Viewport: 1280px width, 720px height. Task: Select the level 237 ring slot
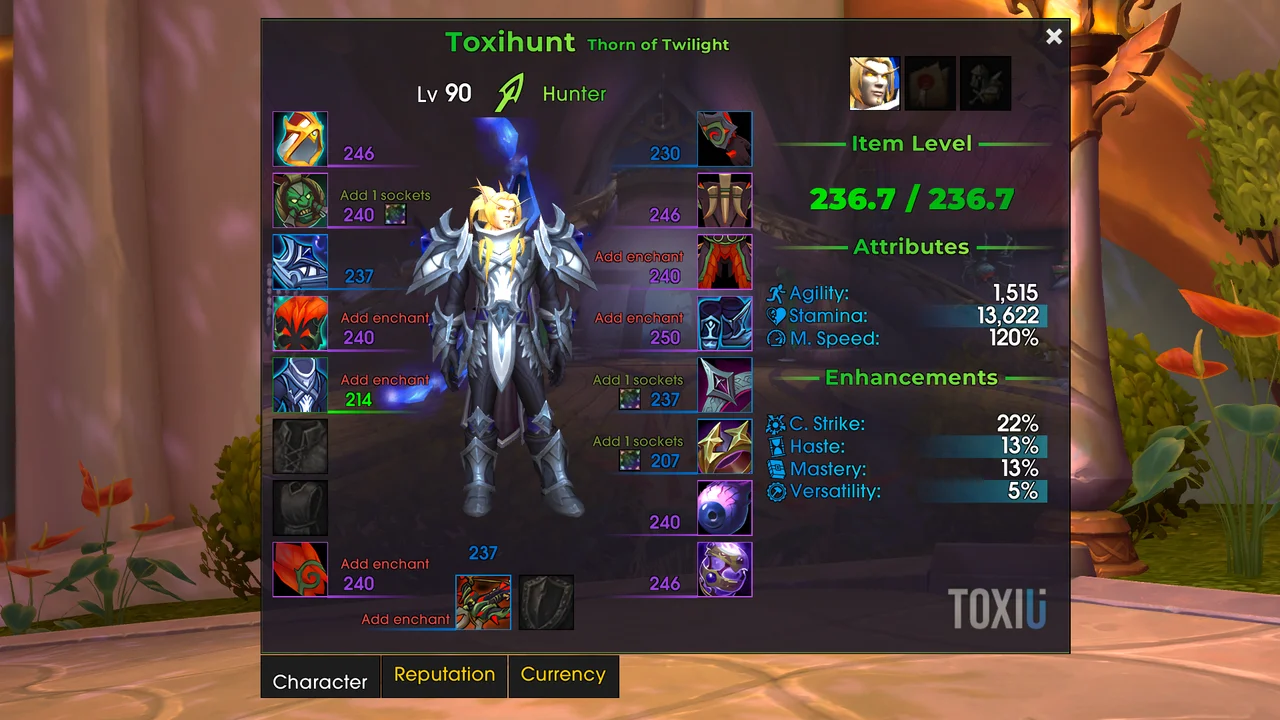(724, 385)
